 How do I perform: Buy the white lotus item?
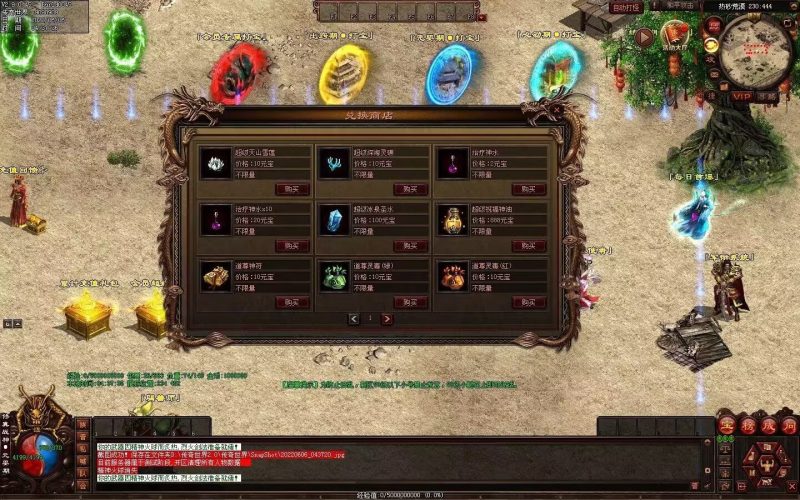coord(292,189)
